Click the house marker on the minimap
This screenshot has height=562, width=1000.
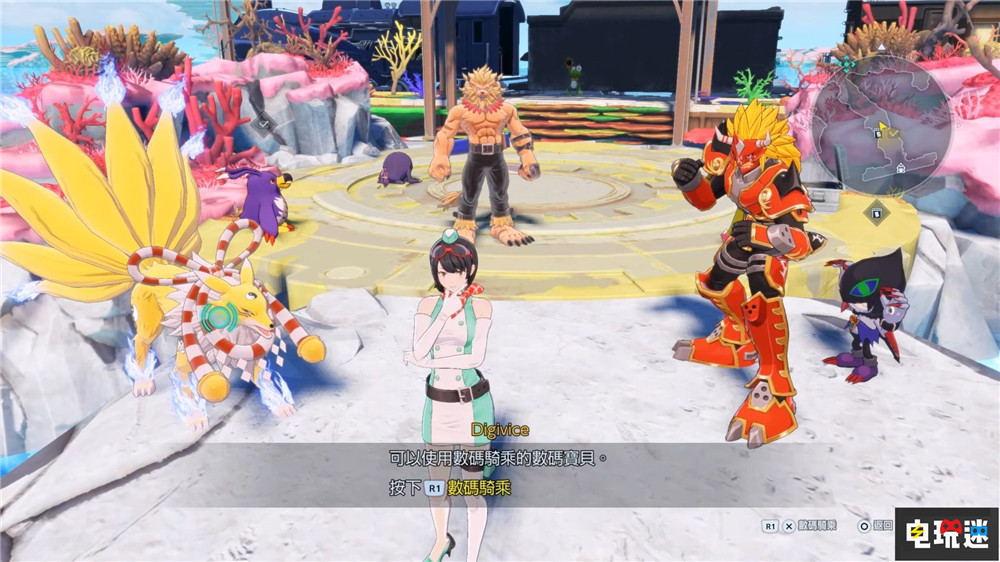point(901,170)
